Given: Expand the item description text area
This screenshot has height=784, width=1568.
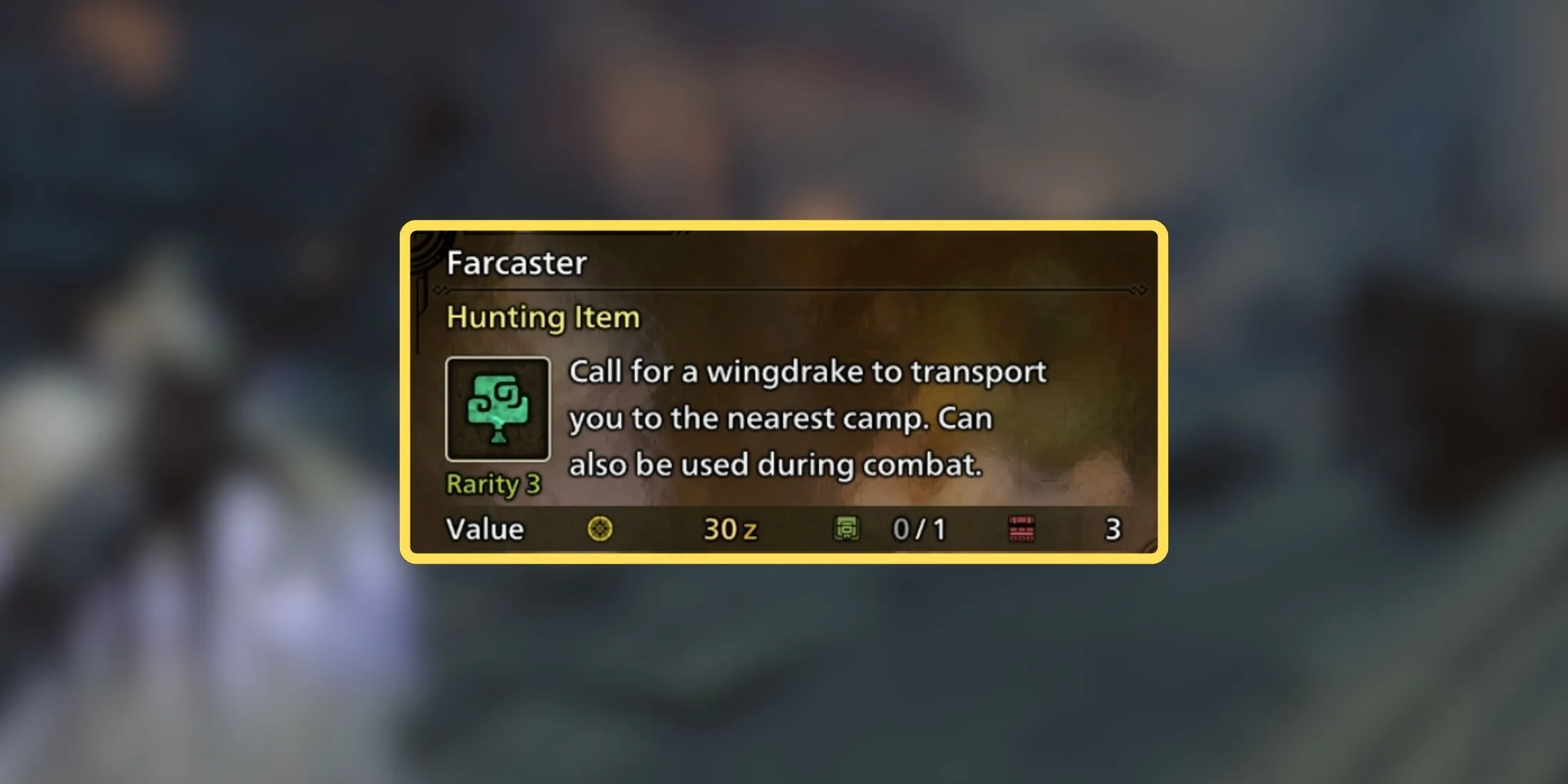Looking at the screenshot, I should (805, 417).
